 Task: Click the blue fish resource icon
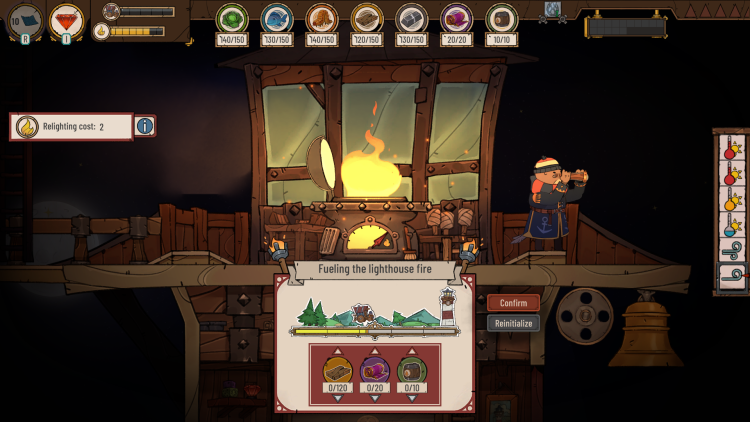coord(277,19)
